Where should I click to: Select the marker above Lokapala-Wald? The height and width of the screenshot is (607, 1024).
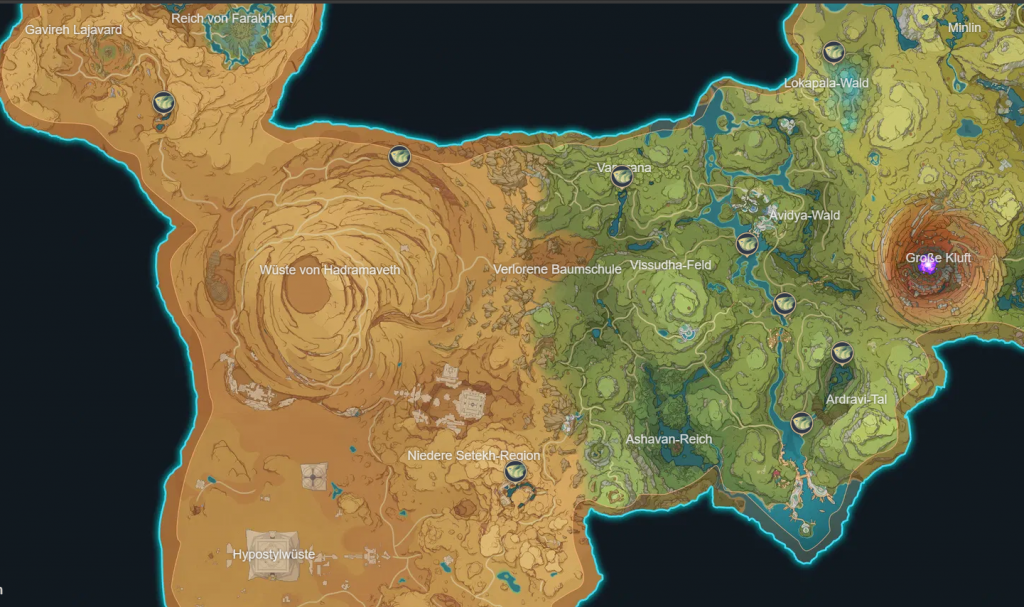pos(833,52)
